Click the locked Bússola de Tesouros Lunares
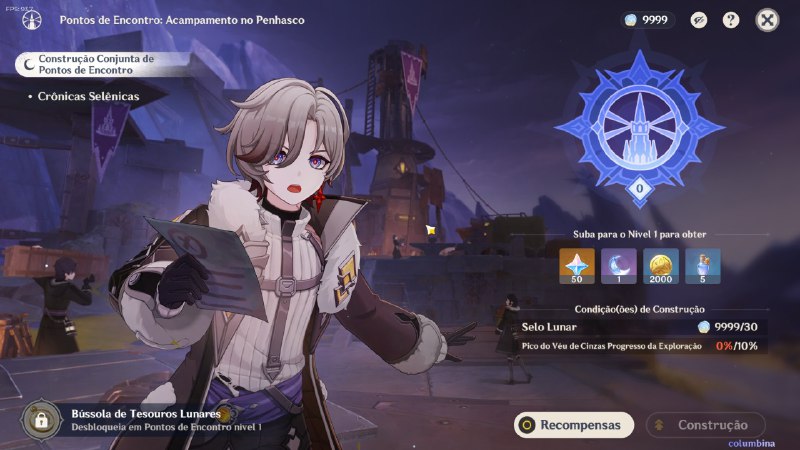 40,419
